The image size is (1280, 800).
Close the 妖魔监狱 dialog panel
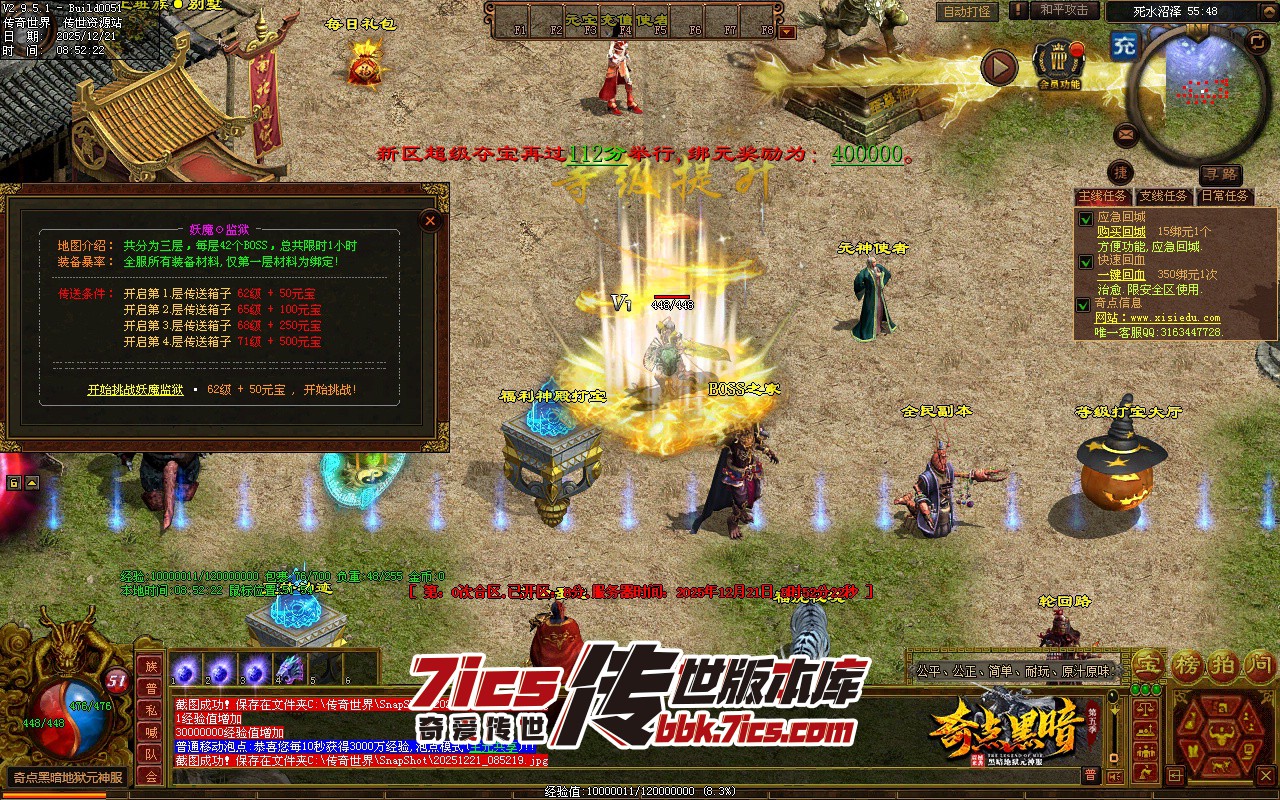click(x=430, y=220)
